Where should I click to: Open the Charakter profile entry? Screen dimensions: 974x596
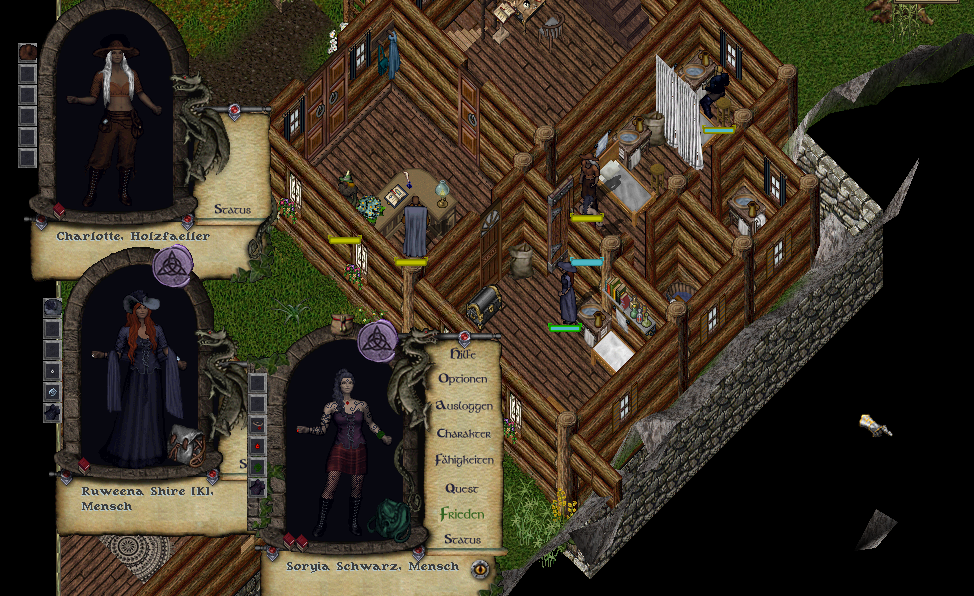pos(463,434)
